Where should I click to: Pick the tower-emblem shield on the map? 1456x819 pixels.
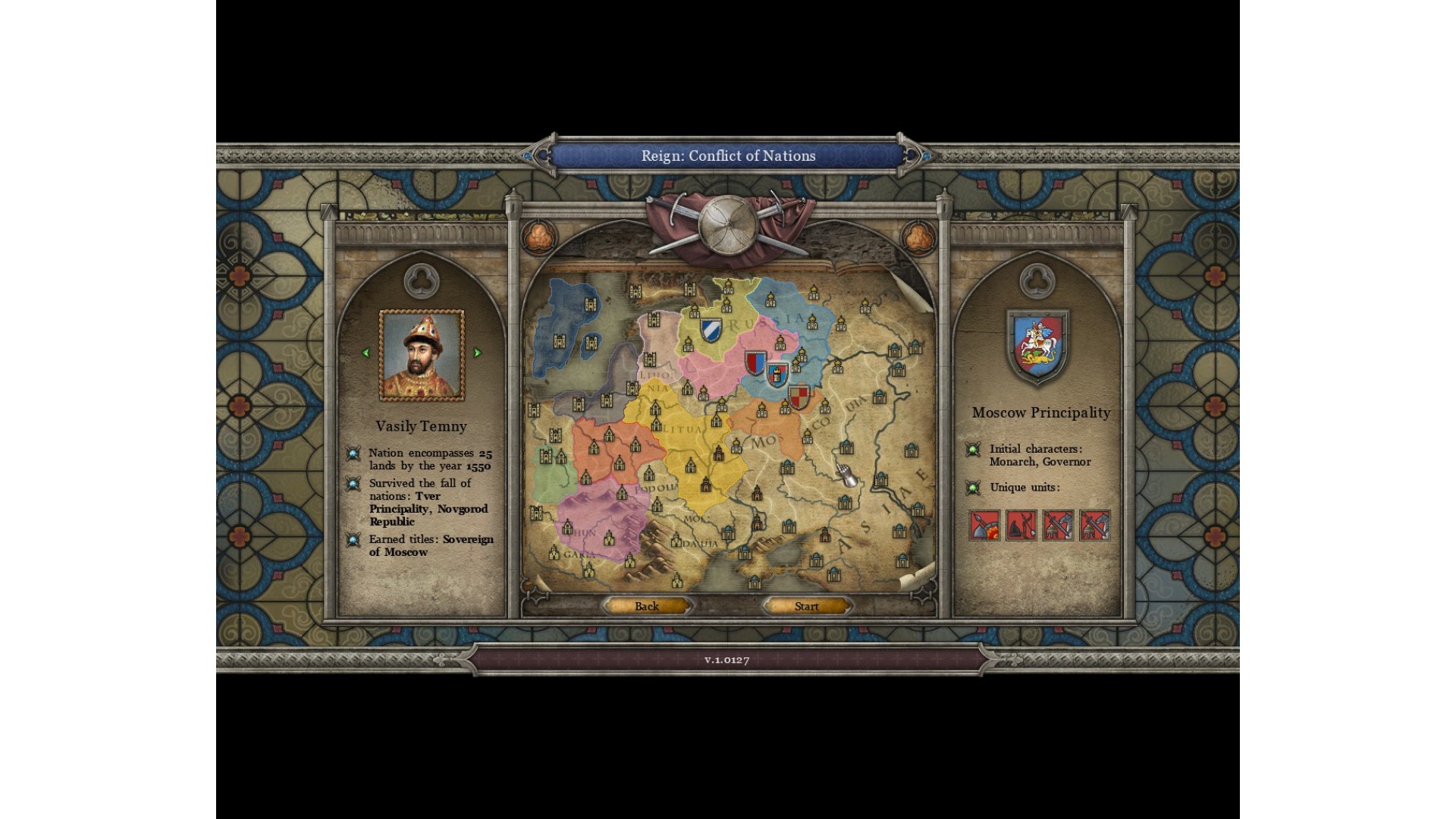point(777,375)
